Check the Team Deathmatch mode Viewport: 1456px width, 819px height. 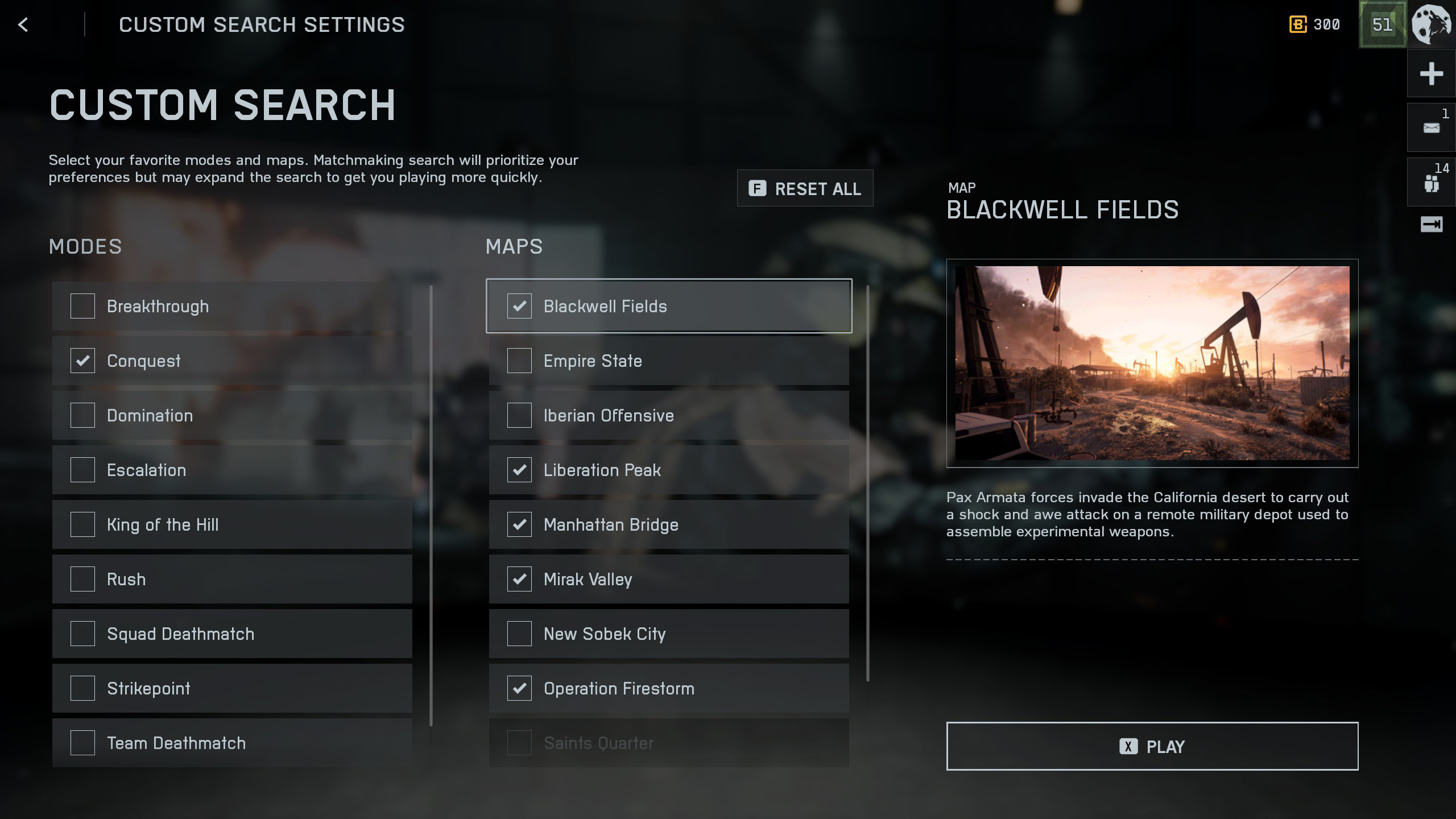[x=82, y=743]
